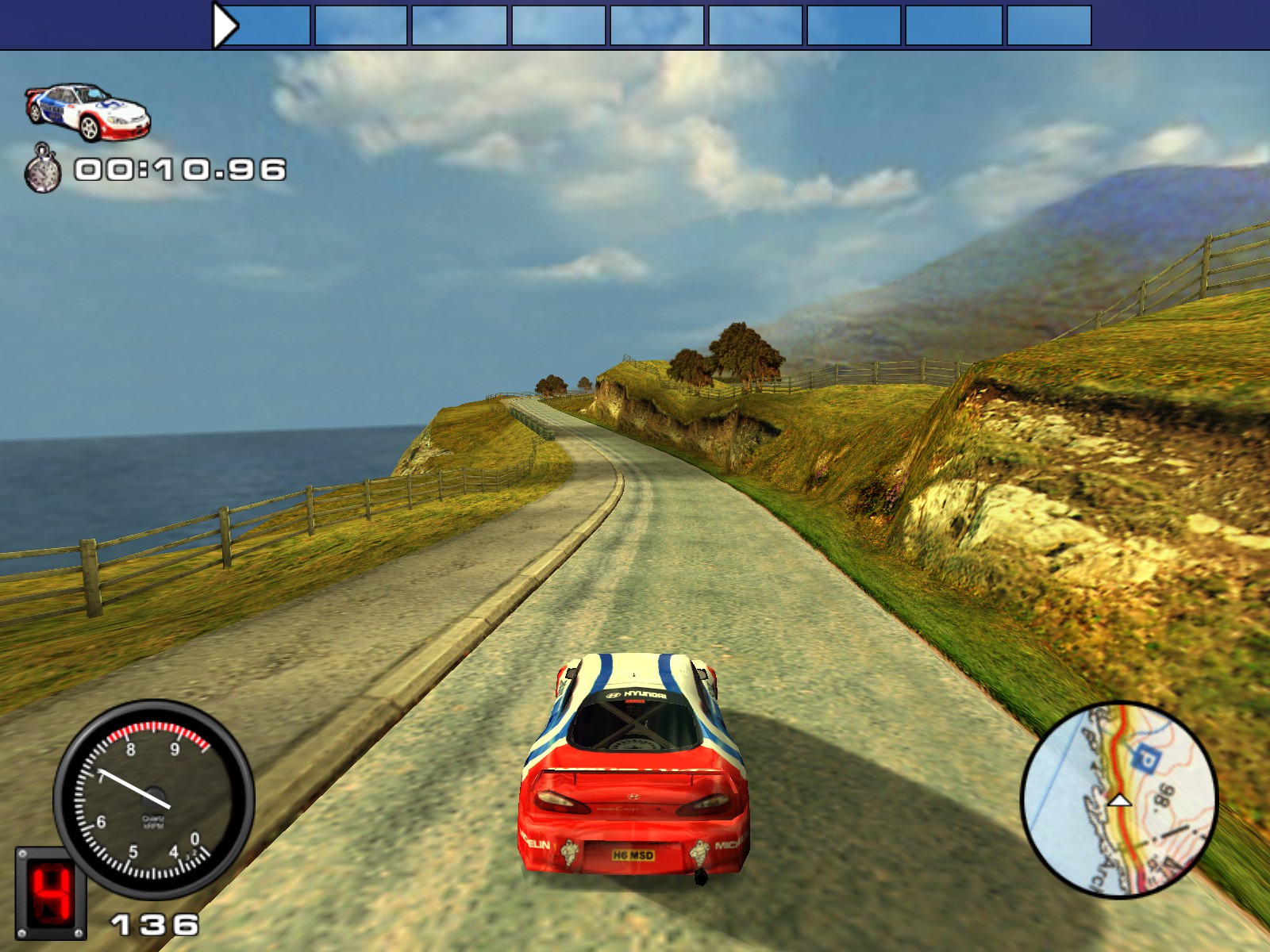Click the white arrow marker on the progress bar
The height and width of the screenshot is (952, 1270).
tap(225, 22)
